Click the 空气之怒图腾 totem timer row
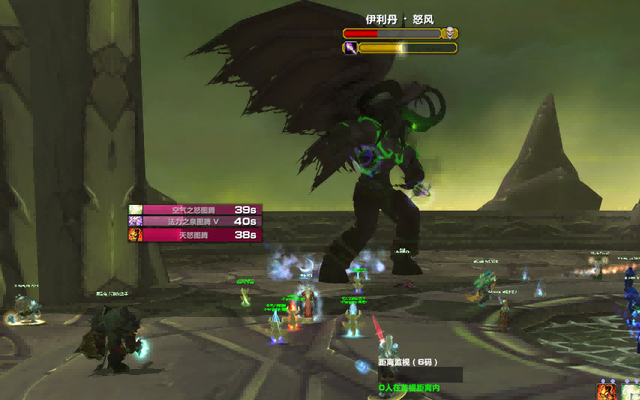Screen dimensions: 640x400 [x=193, y=210]
